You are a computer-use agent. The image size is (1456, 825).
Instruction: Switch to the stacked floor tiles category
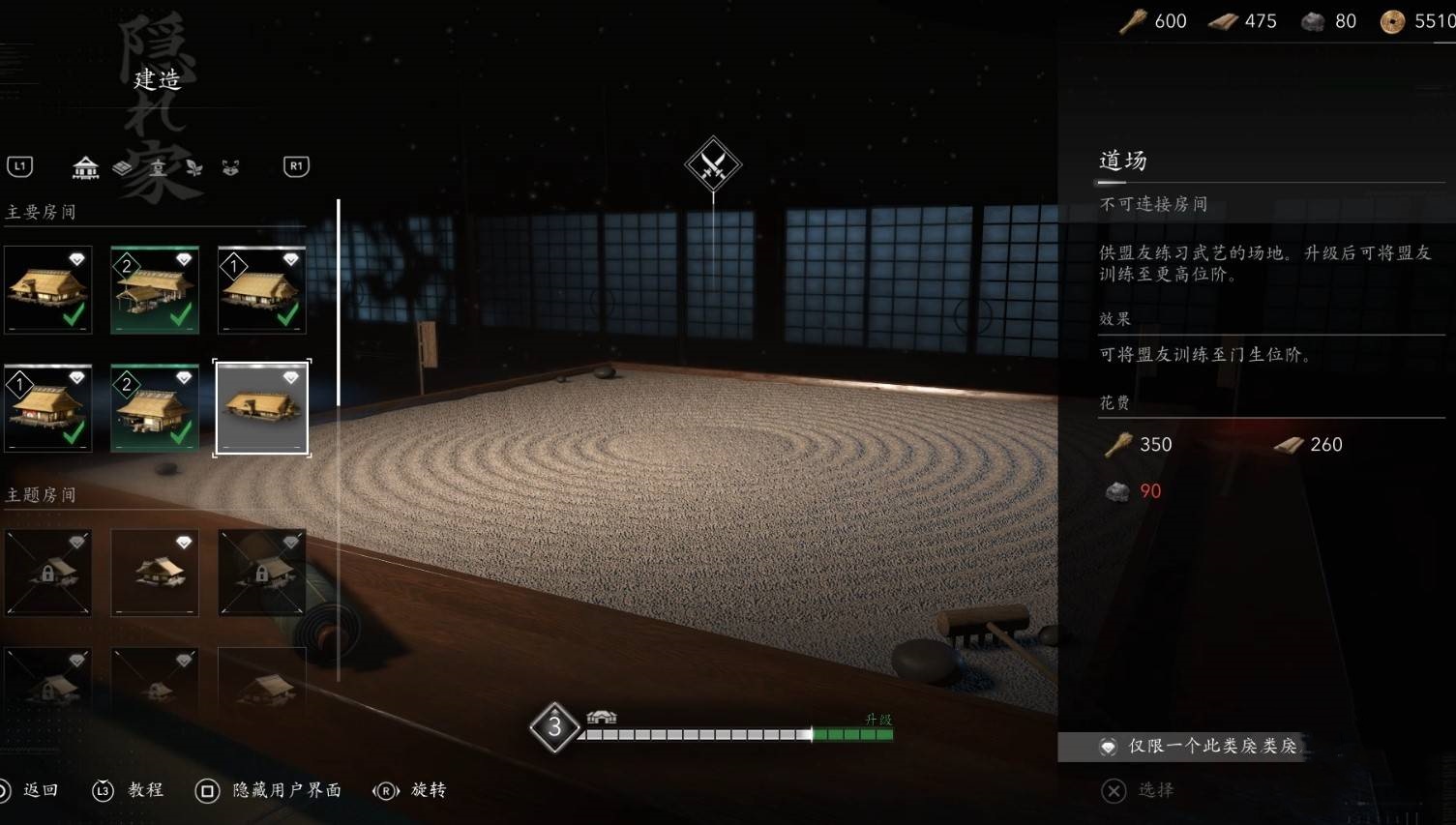point(123,168)
